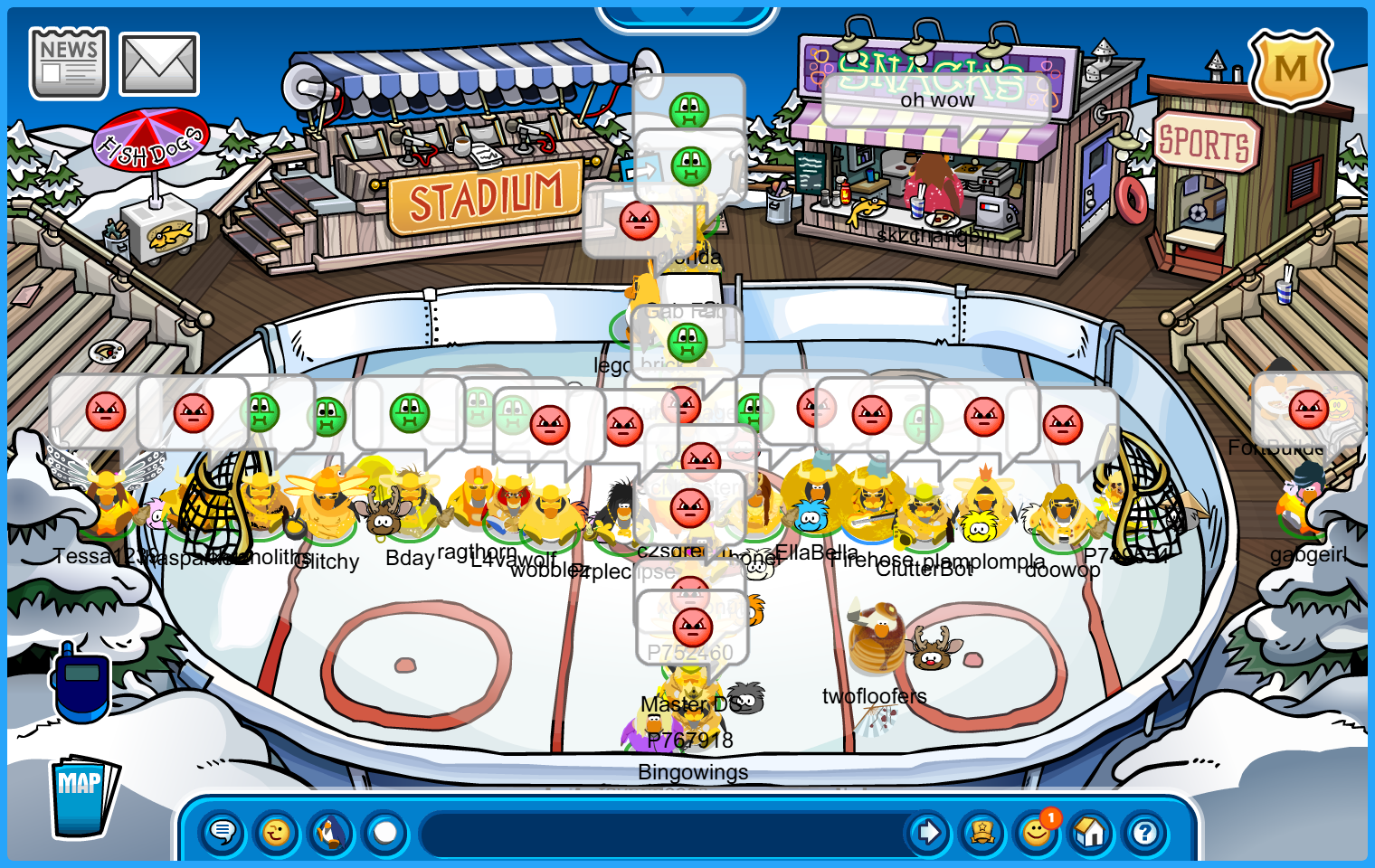1375x868 pixels.
Task: Open the help question mark button
Action: pos(1145,832)
